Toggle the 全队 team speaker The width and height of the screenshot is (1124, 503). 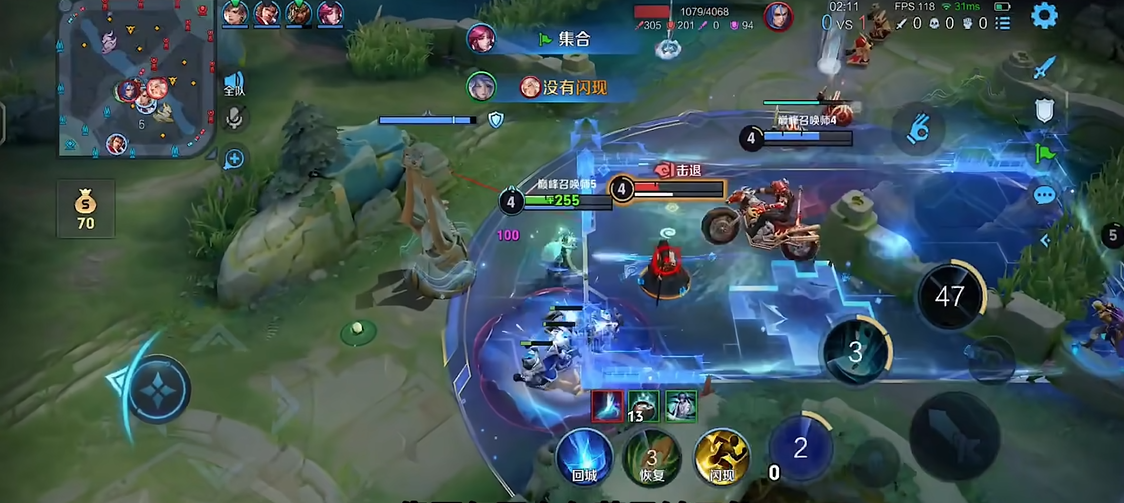click(234, 84)
